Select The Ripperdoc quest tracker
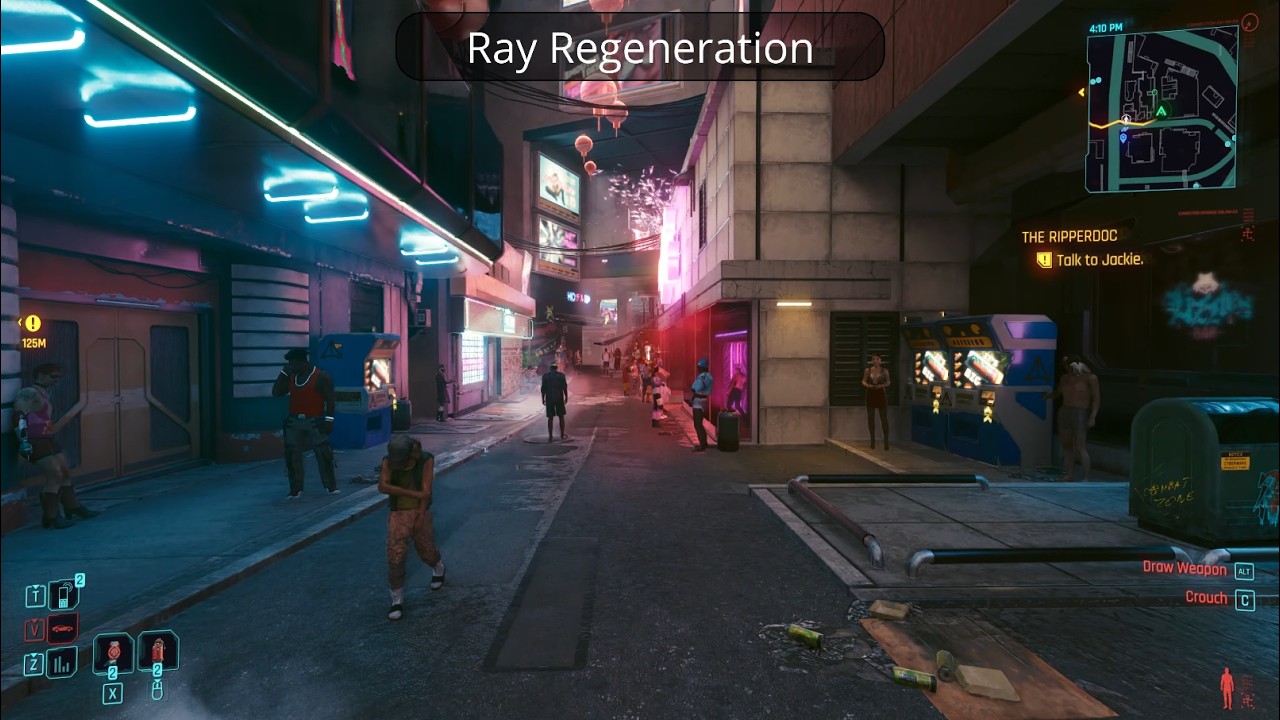Viewport: 1280px width, 720px height. tap(1069, 237)
